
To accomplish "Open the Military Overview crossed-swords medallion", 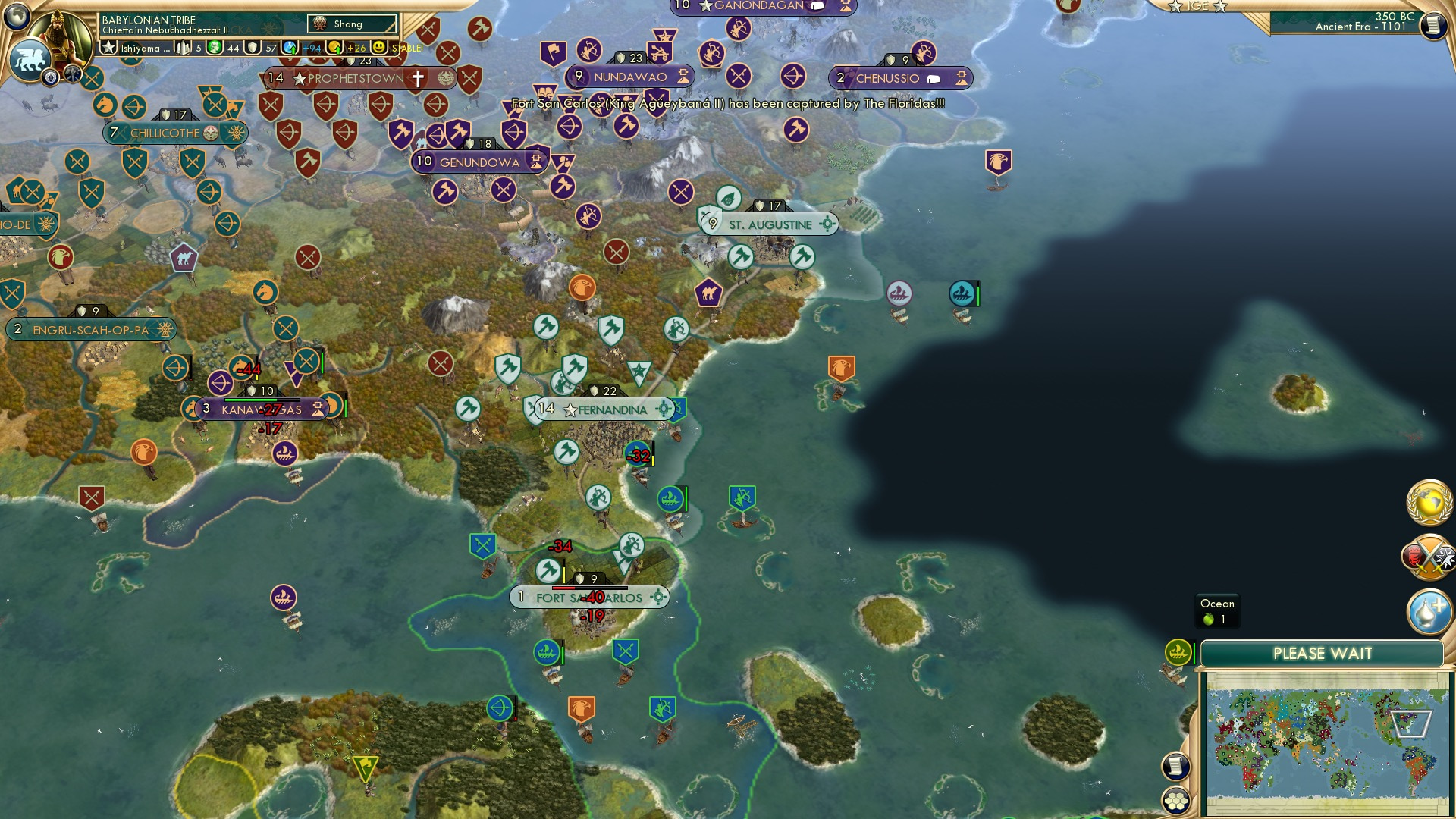I will pos(1429,556).
